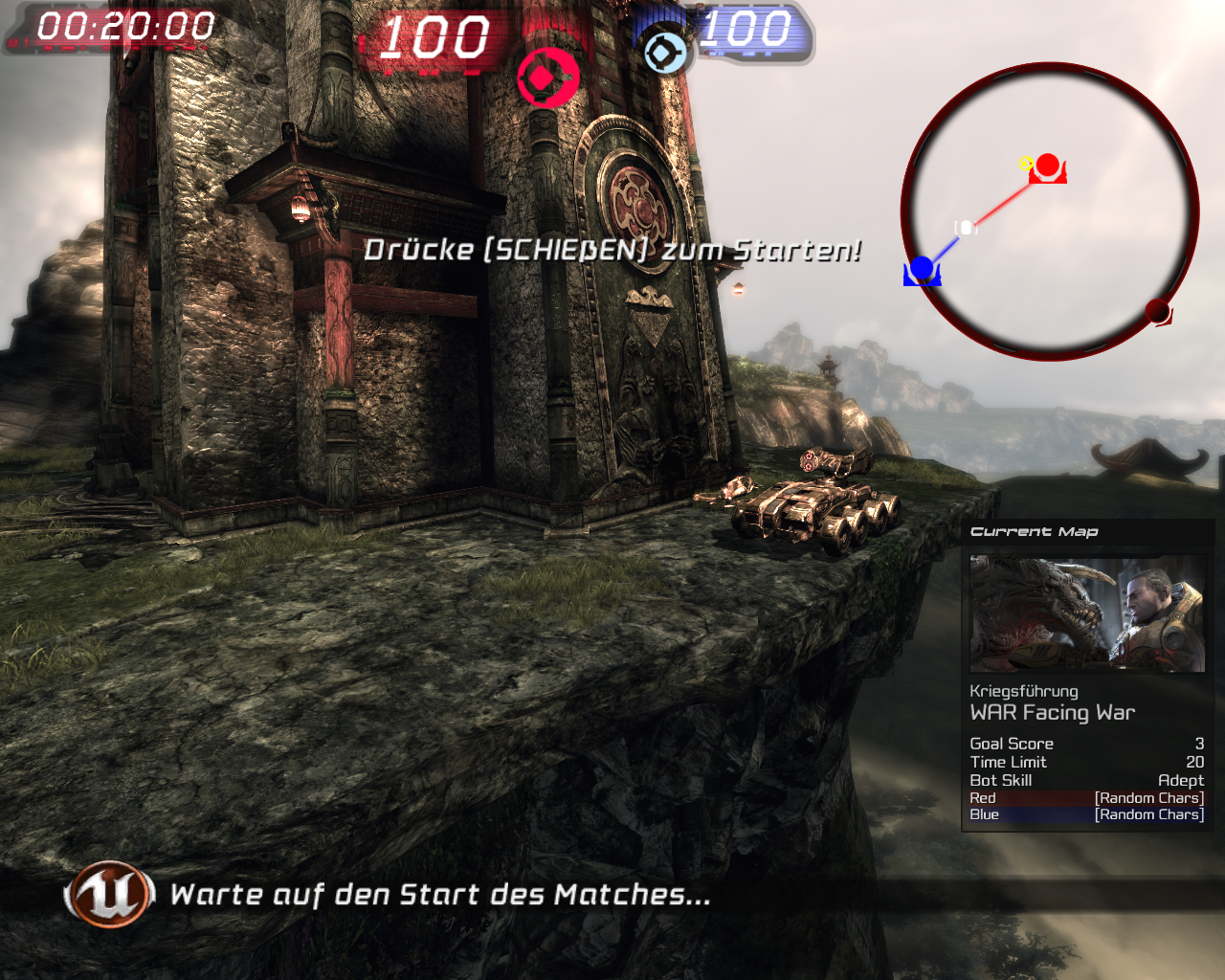This screenshot has width=1225, height=980.
Task: Open the Goal Score setting
Action: point(1087,744)
